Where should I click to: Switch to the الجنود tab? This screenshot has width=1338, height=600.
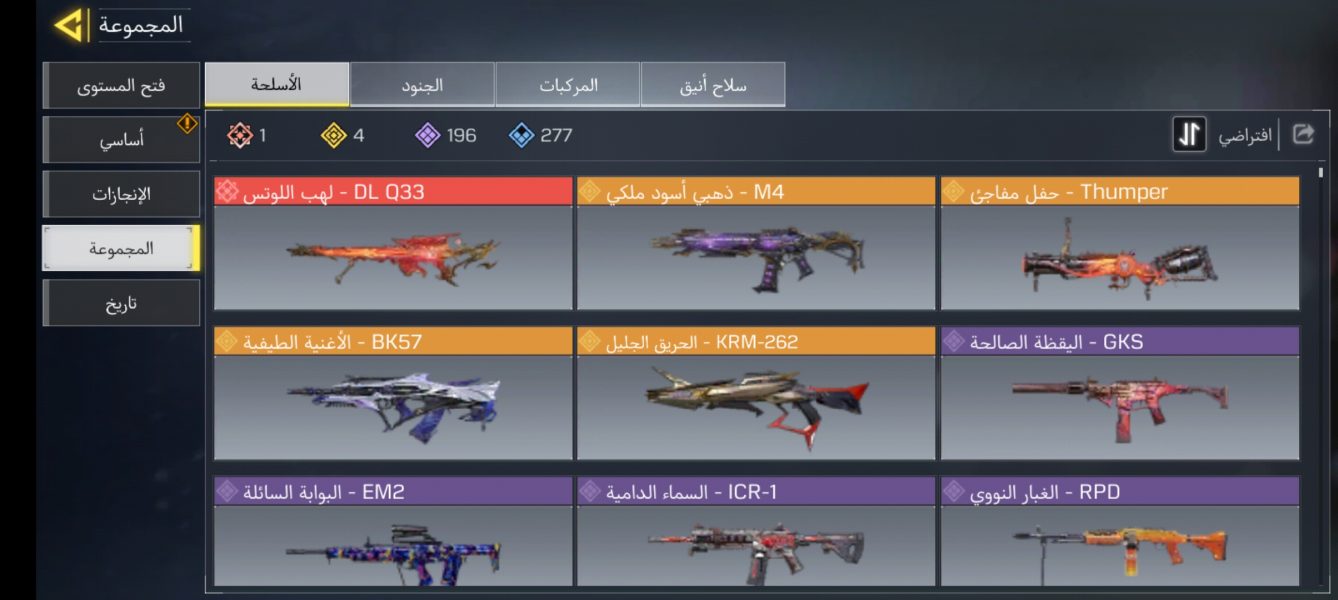[x=422, y=85]
